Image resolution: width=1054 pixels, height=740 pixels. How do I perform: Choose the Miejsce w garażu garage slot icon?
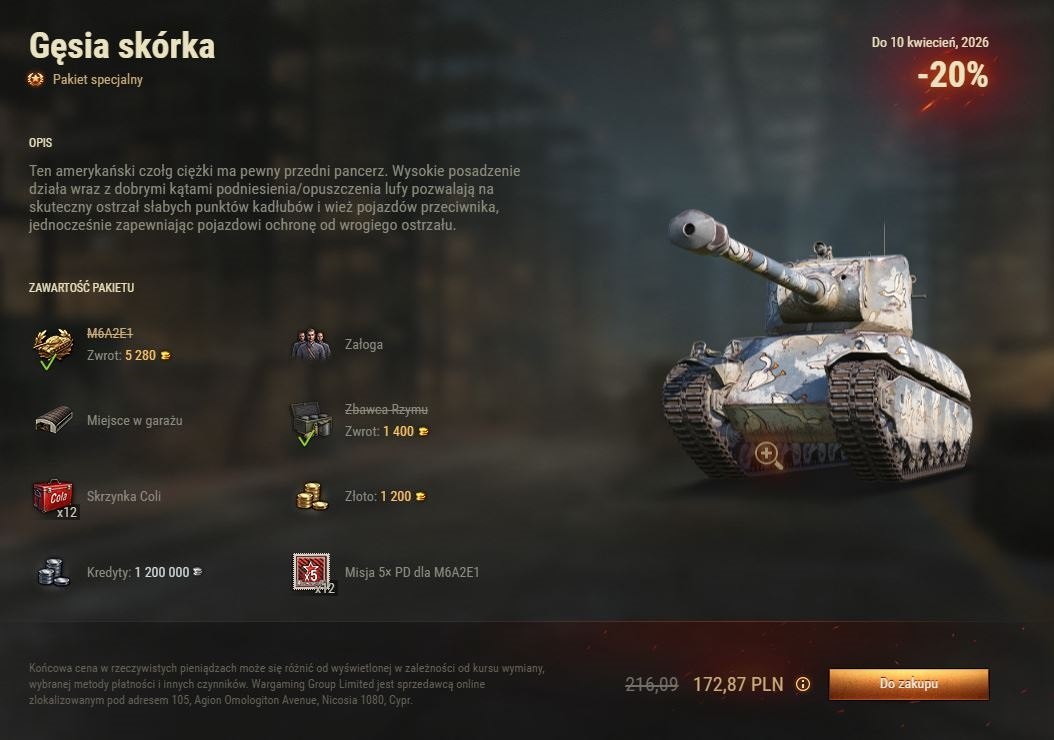tap(53, 421)
